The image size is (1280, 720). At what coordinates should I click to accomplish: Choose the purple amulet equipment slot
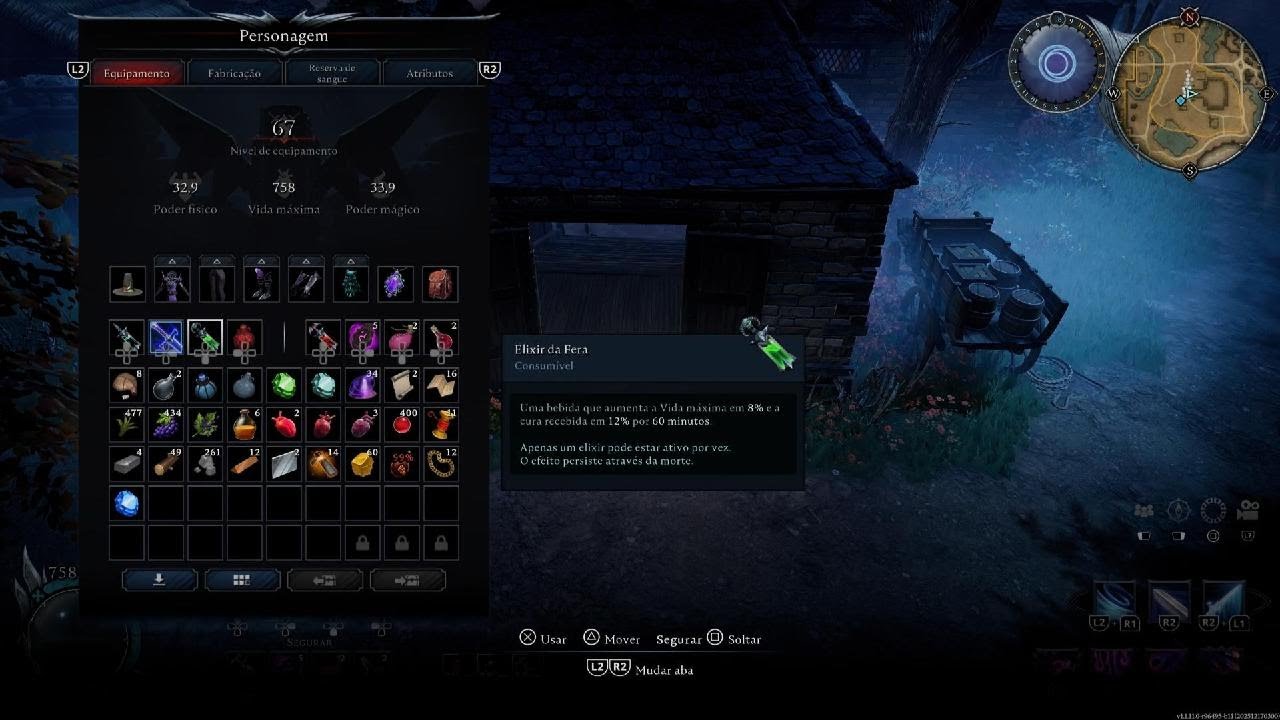coord(395,284)
